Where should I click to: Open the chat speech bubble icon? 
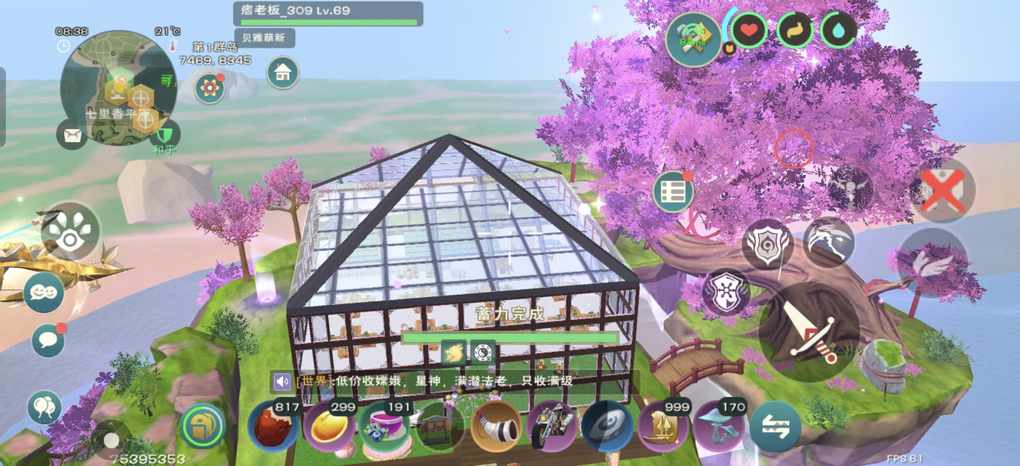pos(45,340)
